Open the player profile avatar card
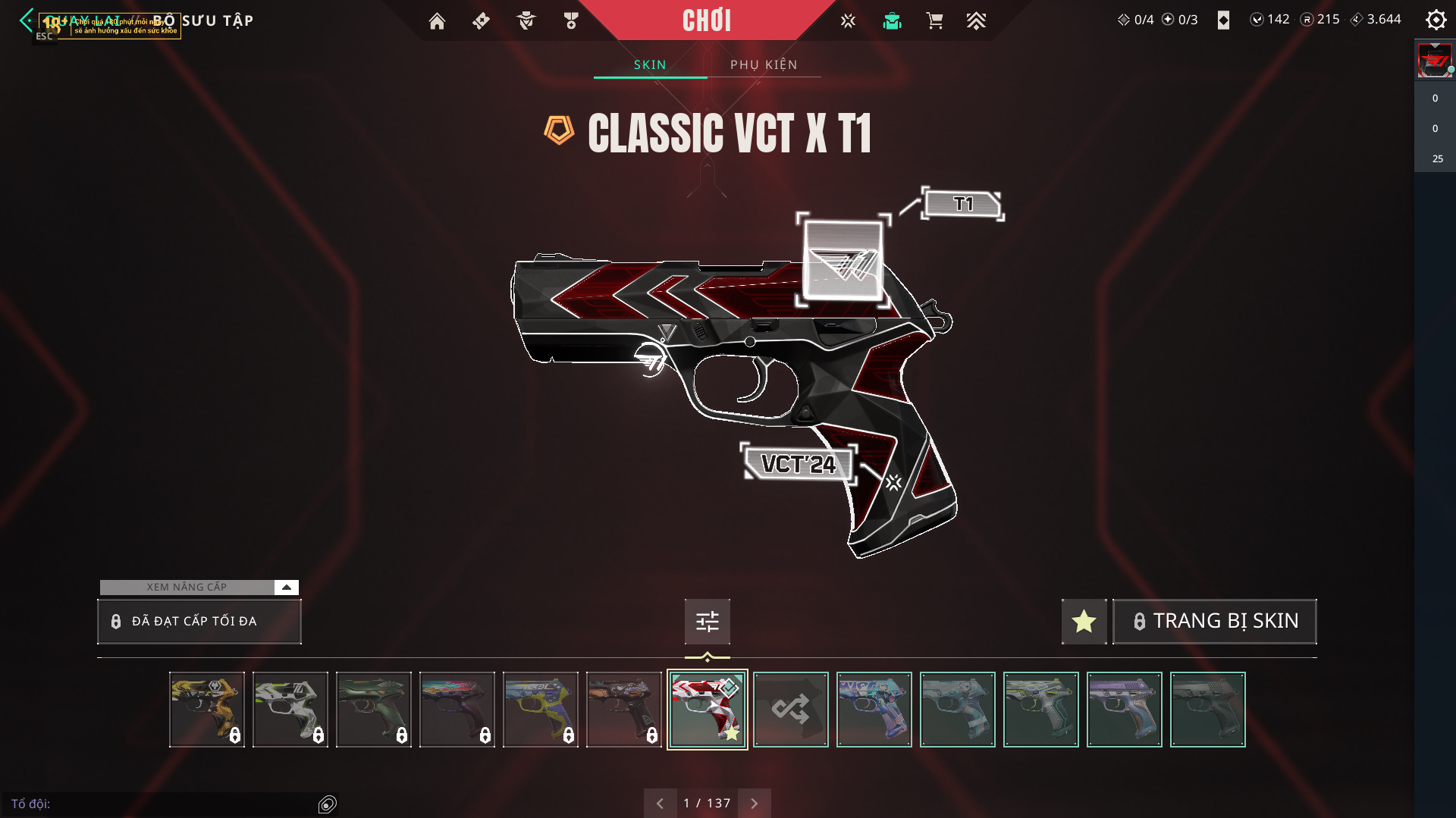Image resolution: width=1456 pixels, height=818 pixels. 1435,61
